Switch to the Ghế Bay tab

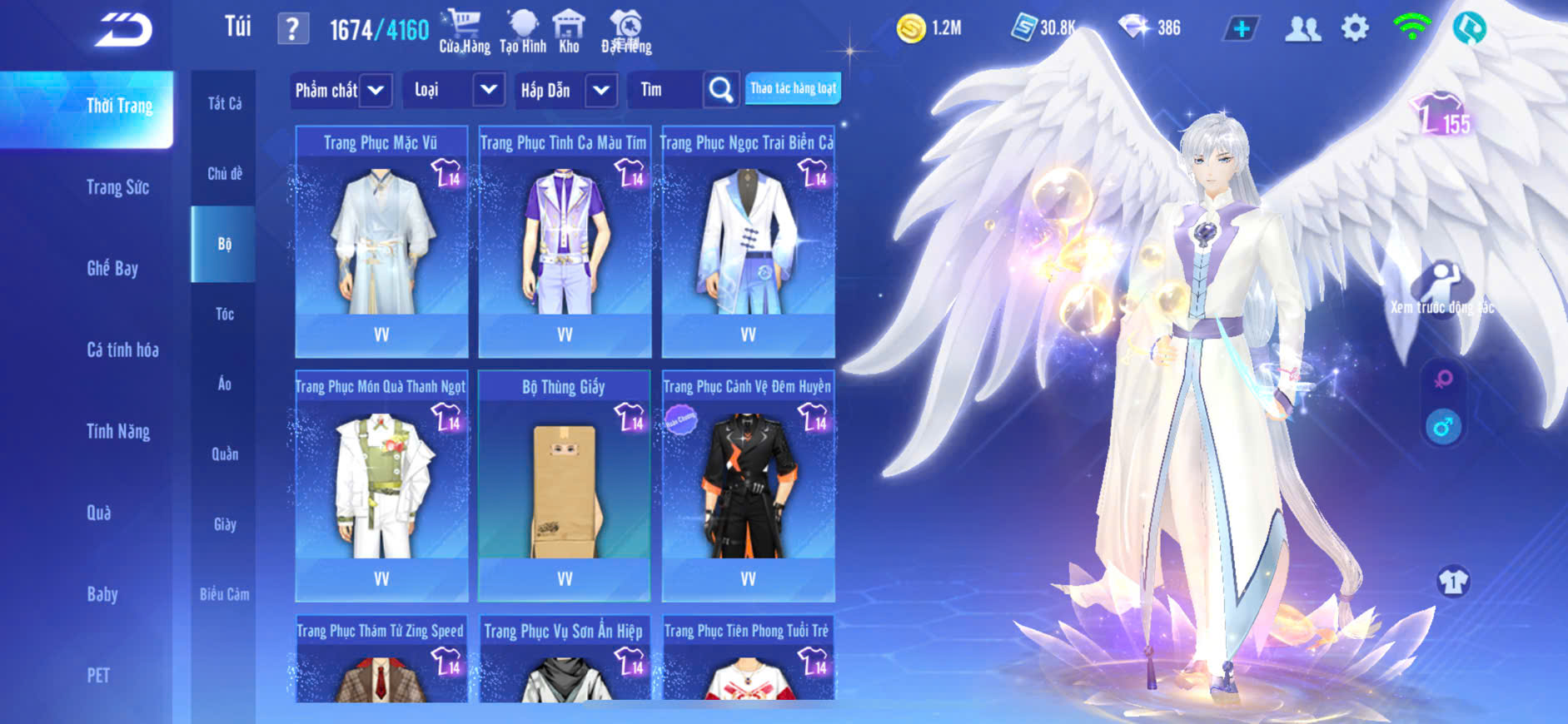point(112,268)
